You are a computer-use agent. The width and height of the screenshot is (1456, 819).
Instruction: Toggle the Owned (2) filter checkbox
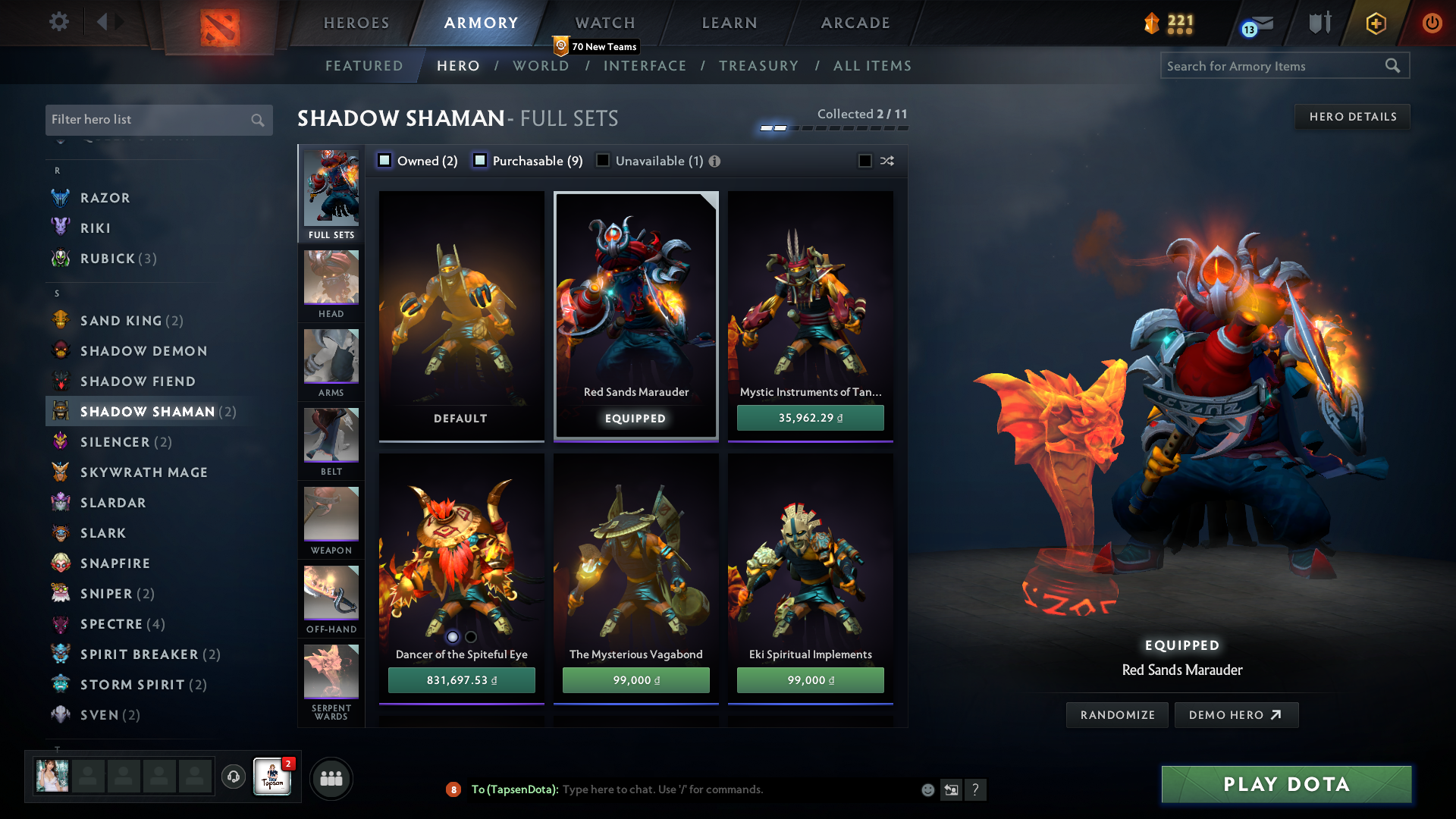coord(385,161)
